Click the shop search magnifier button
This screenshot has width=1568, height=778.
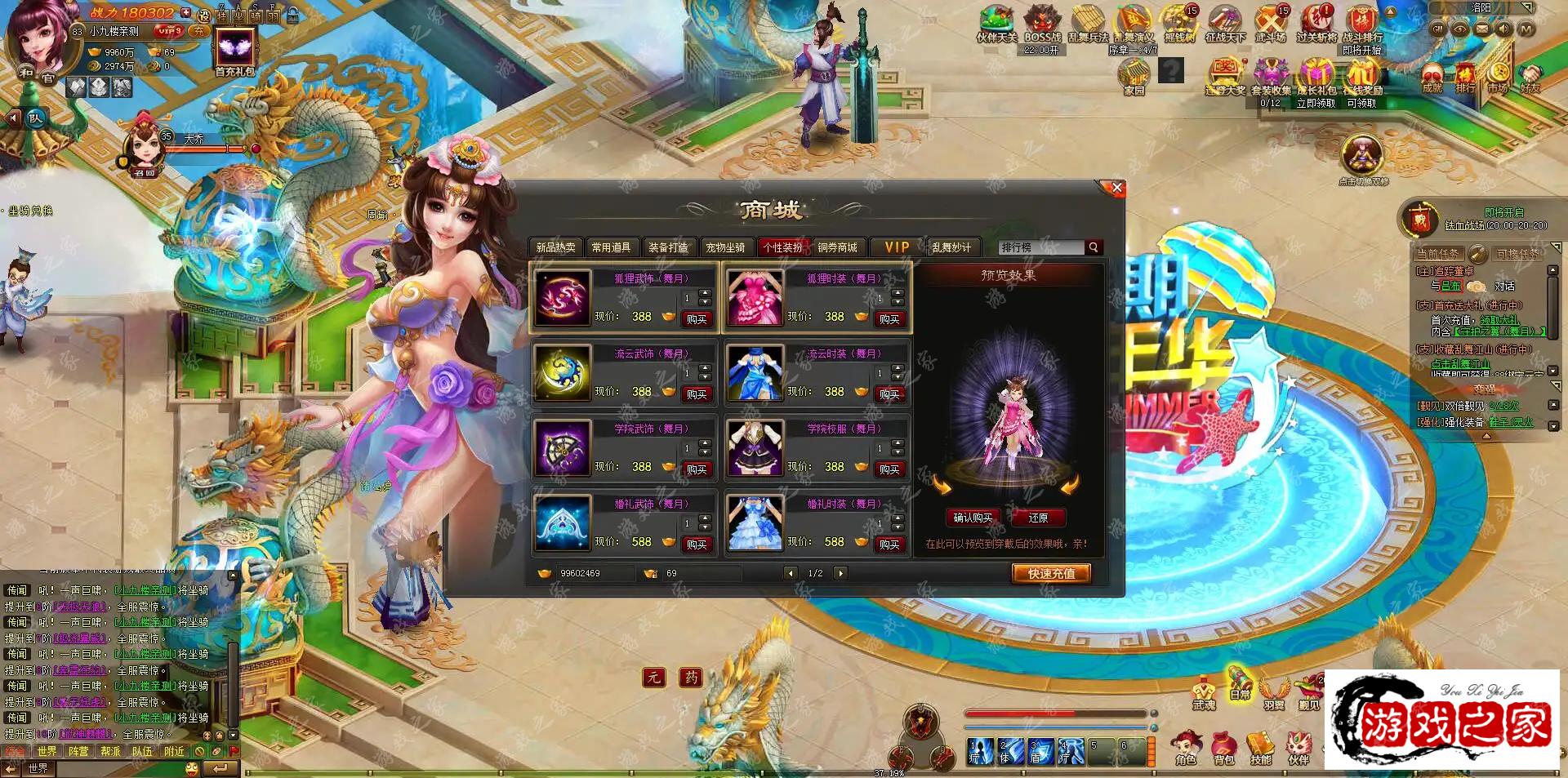point(1094,247)
